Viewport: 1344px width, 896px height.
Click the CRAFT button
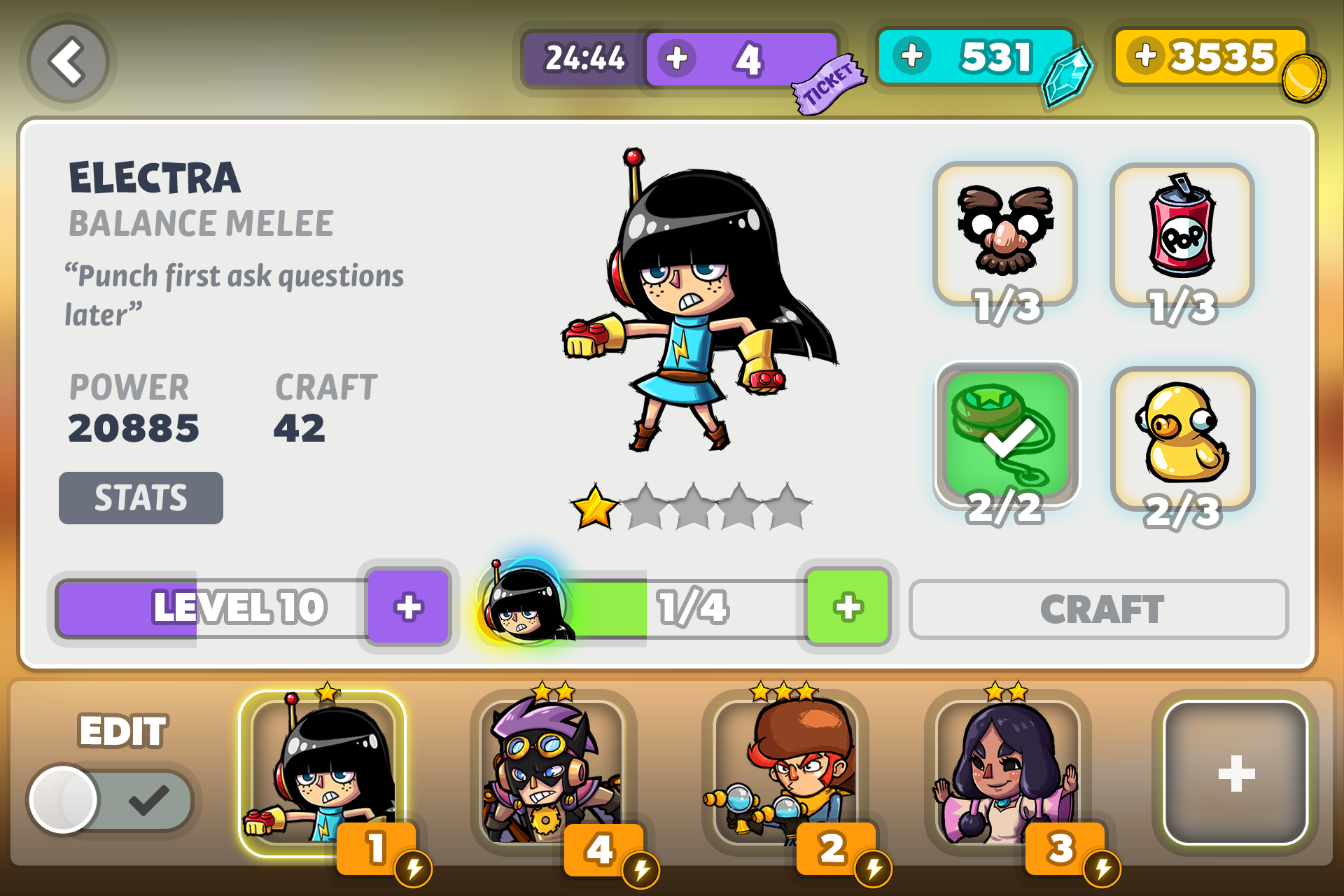click(1098, 609)
